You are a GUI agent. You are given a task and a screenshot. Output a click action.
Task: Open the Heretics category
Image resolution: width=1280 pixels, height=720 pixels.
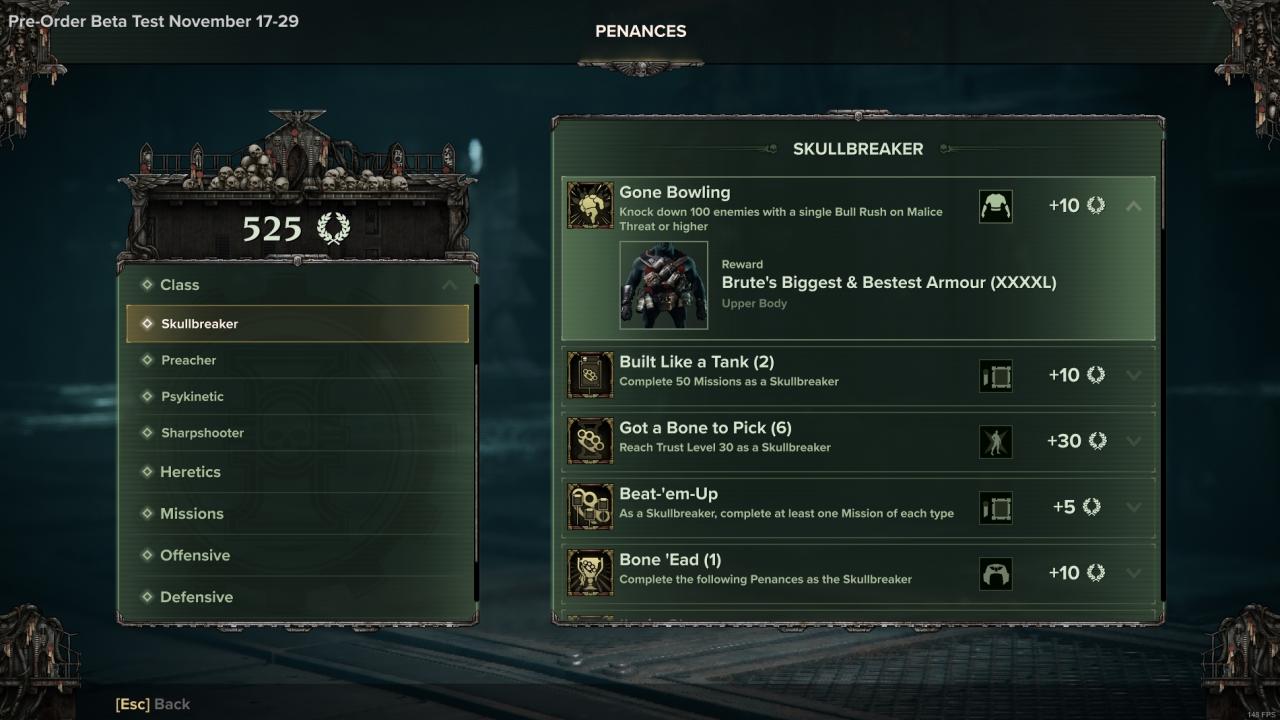(x=297, y=472)
